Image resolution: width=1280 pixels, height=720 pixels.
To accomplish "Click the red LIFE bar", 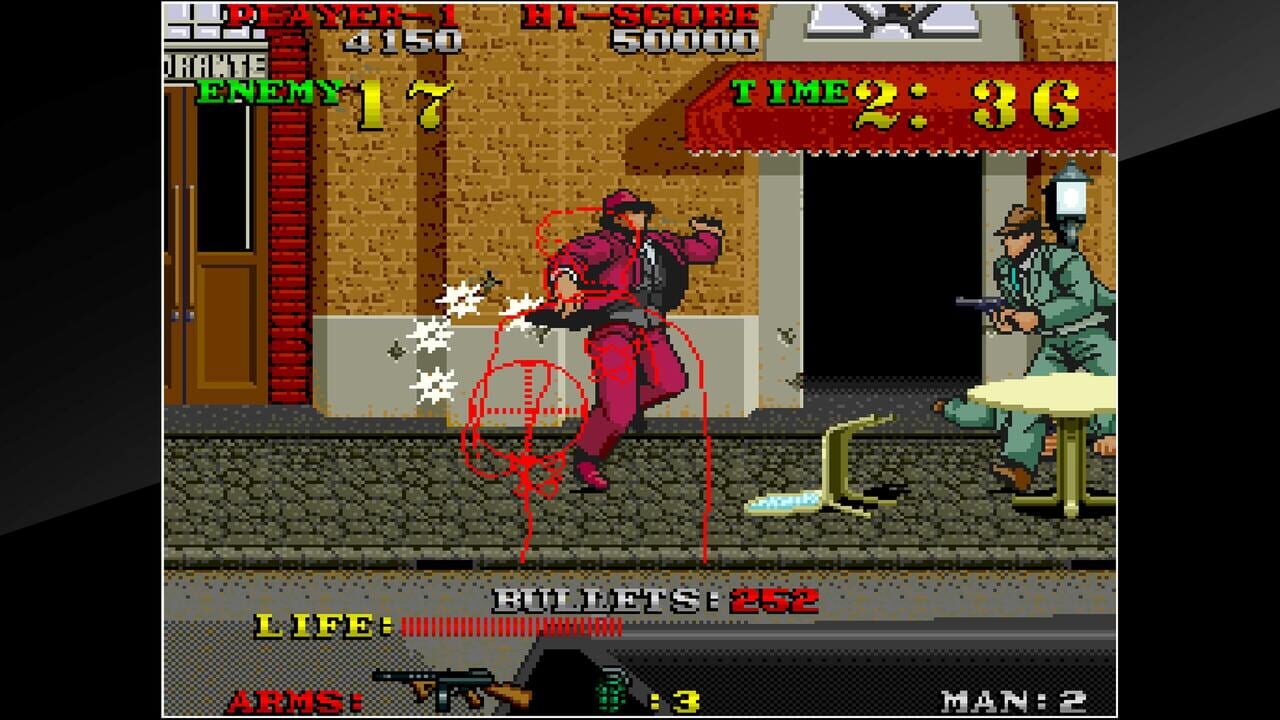I will 510,625.
